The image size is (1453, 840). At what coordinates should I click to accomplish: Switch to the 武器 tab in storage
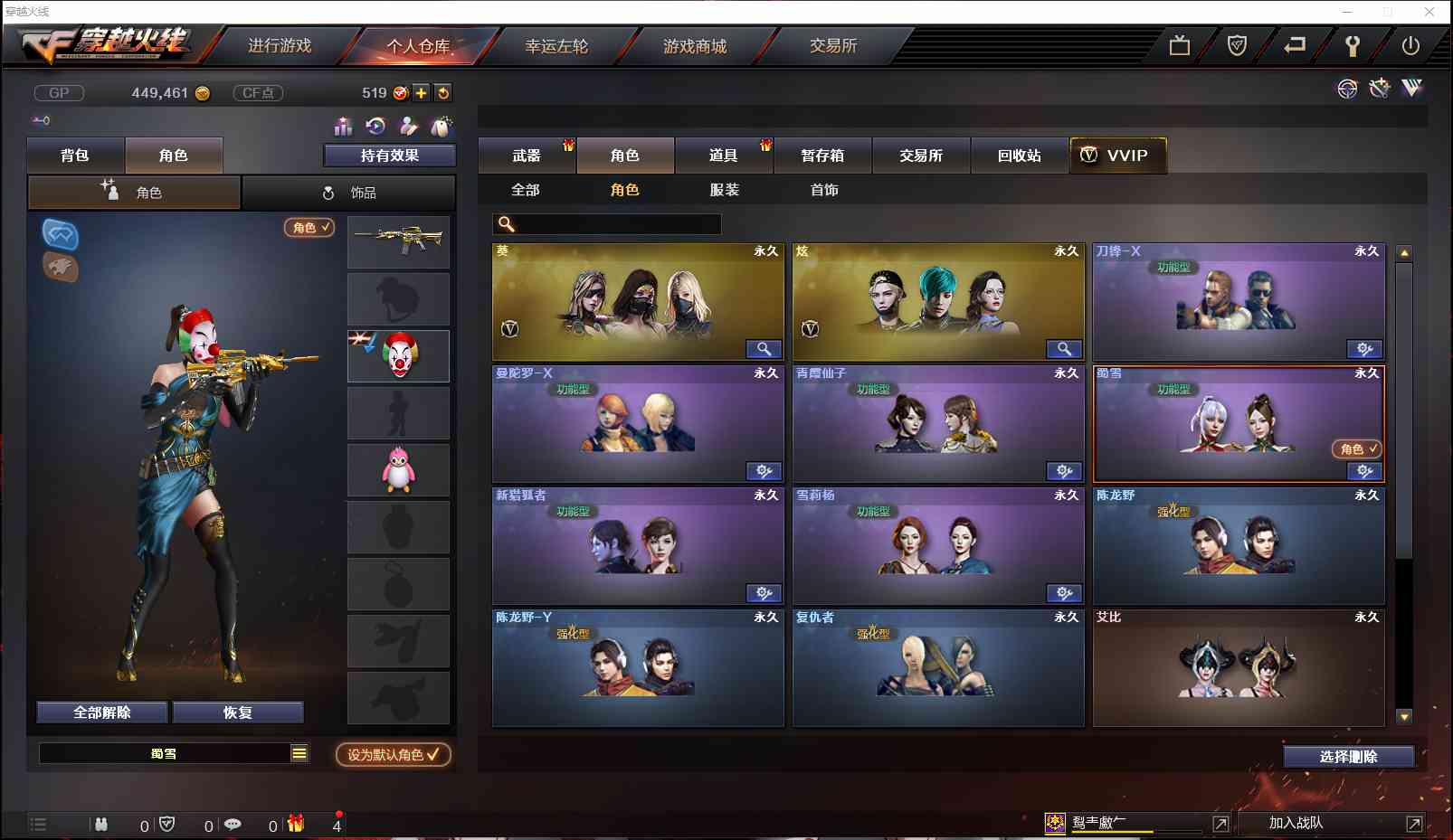coord(526,155)
